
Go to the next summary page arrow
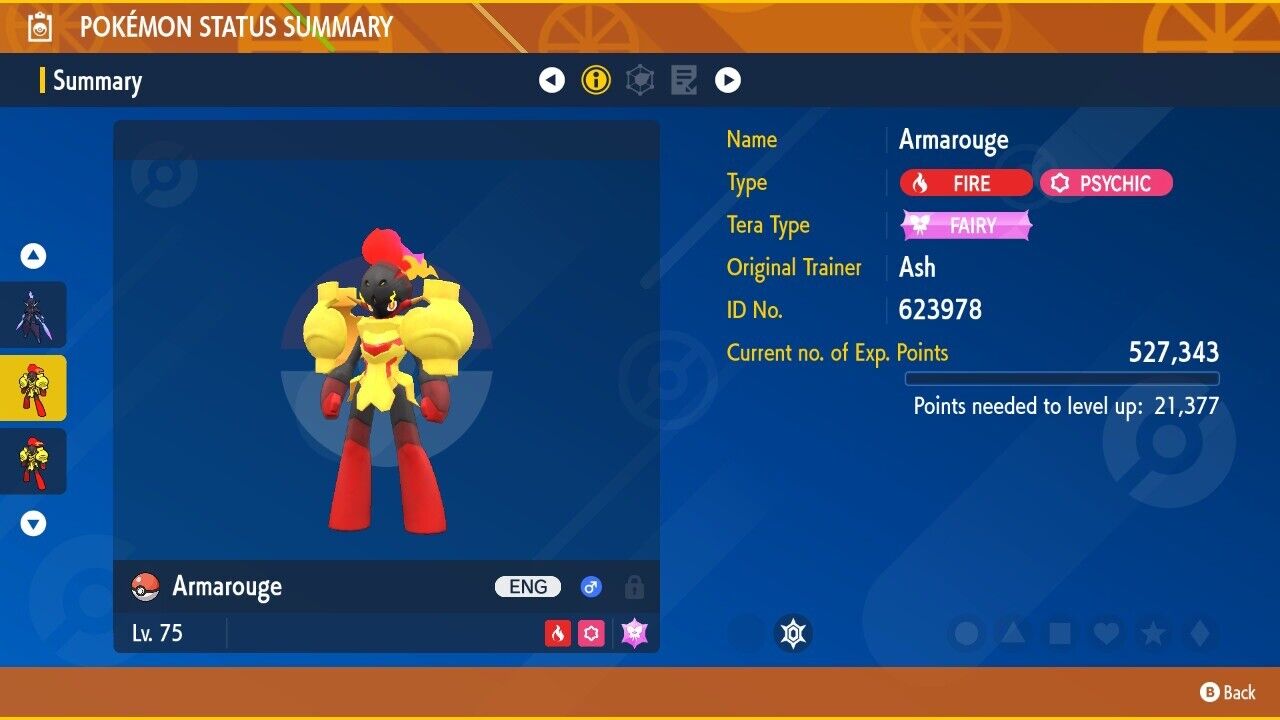pyautogui.click(x=728, y=80)
